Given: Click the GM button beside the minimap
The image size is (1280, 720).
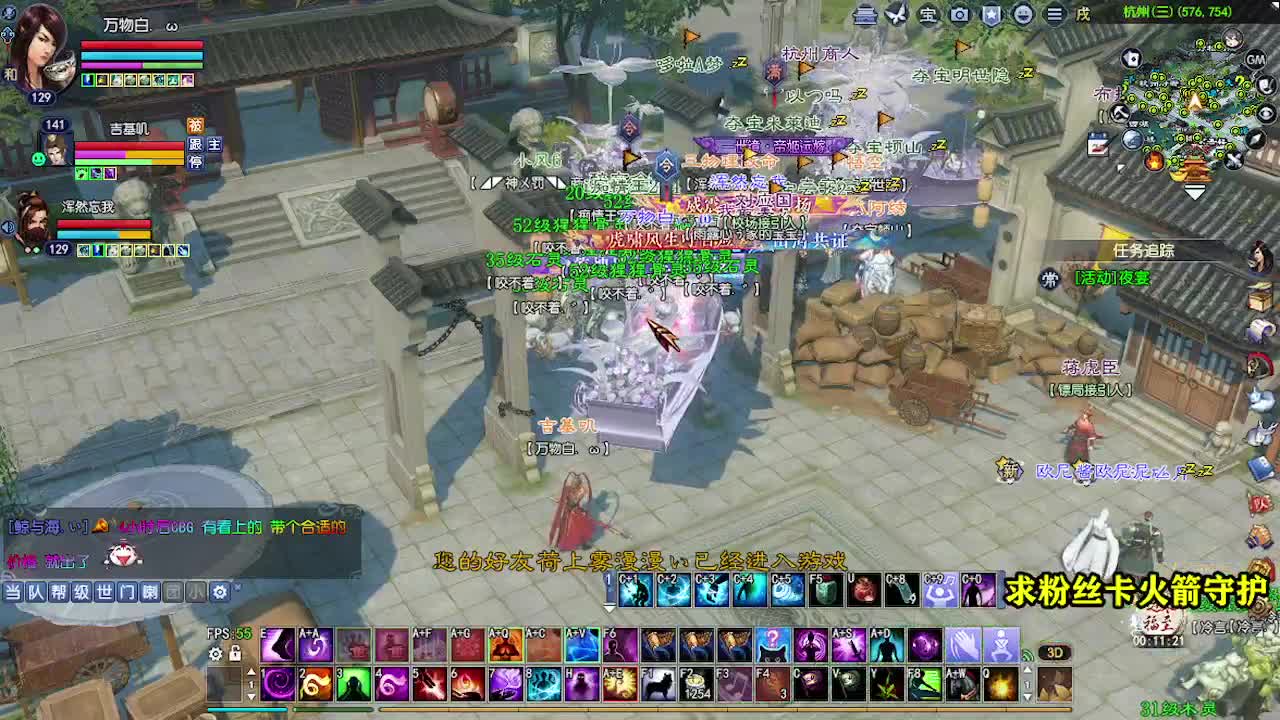Looking at the screenshot, I should coord(1254,59).
